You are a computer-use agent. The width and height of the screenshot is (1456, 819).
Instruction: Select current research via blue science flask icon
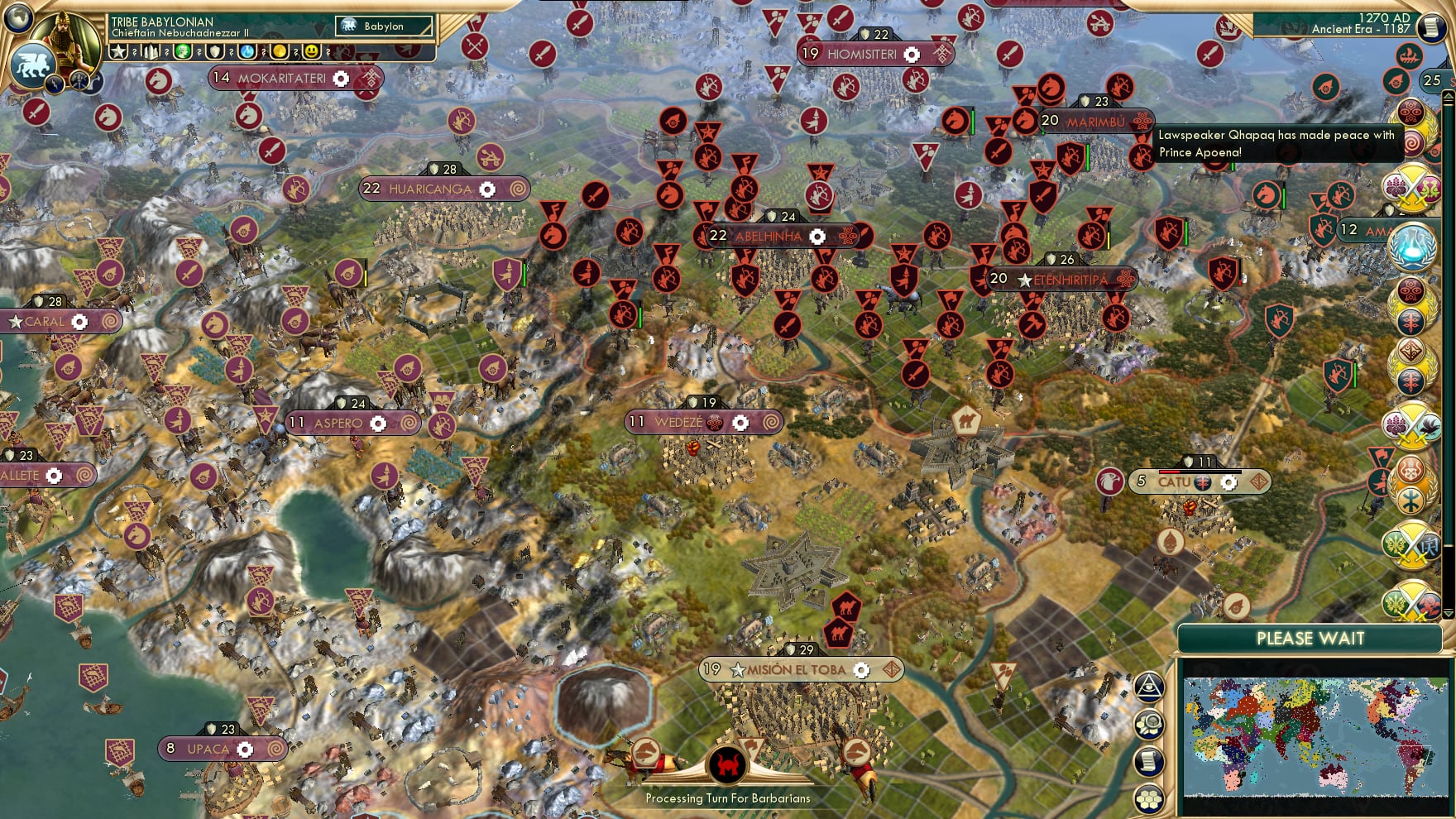coord(247,51)
